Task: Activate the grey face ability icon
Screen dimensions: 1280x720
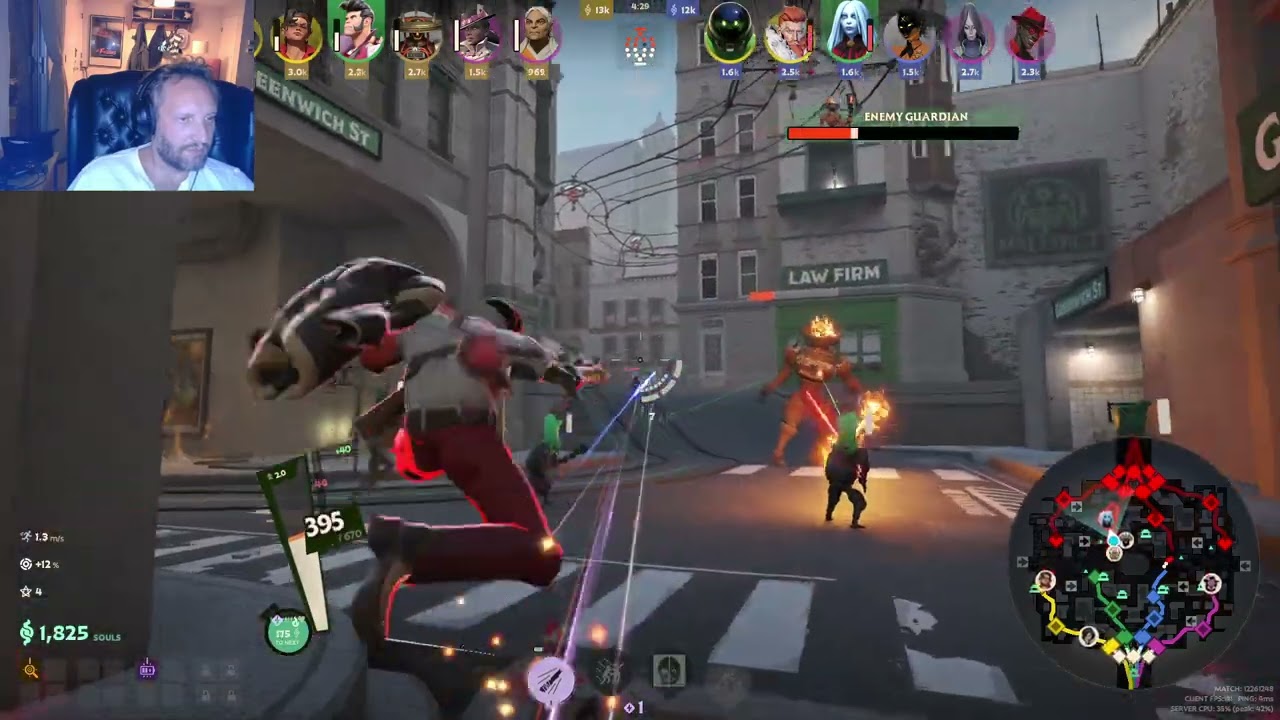Action: (x=669, y=670)
